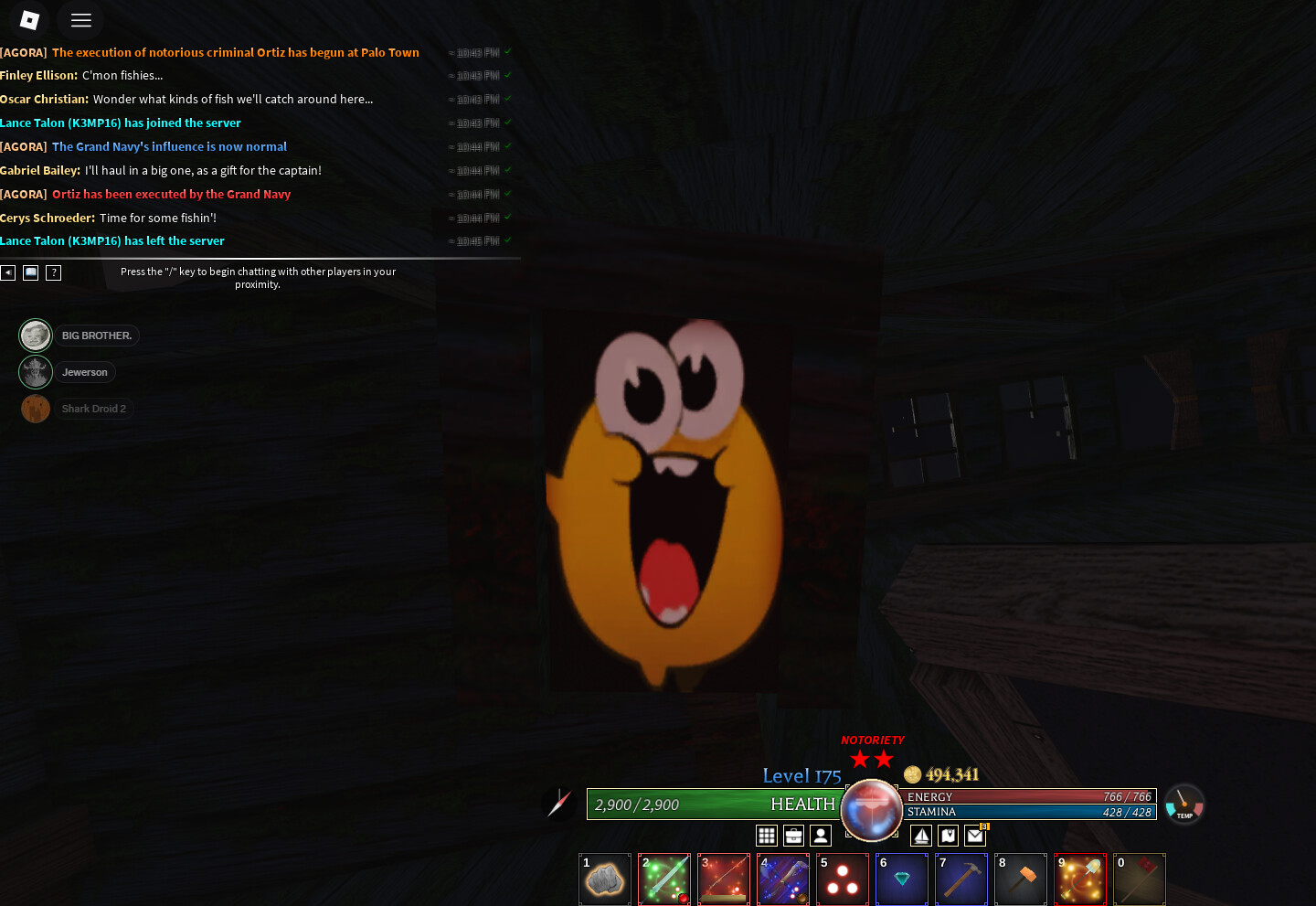
Task: Open the hamburger menu
Action: pyautogui.click(x=81, y=20)
